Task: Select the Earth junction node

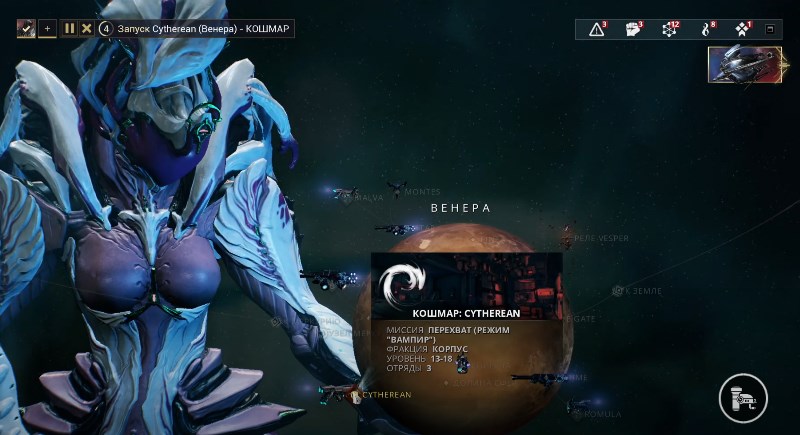Action: pos(618,291)
